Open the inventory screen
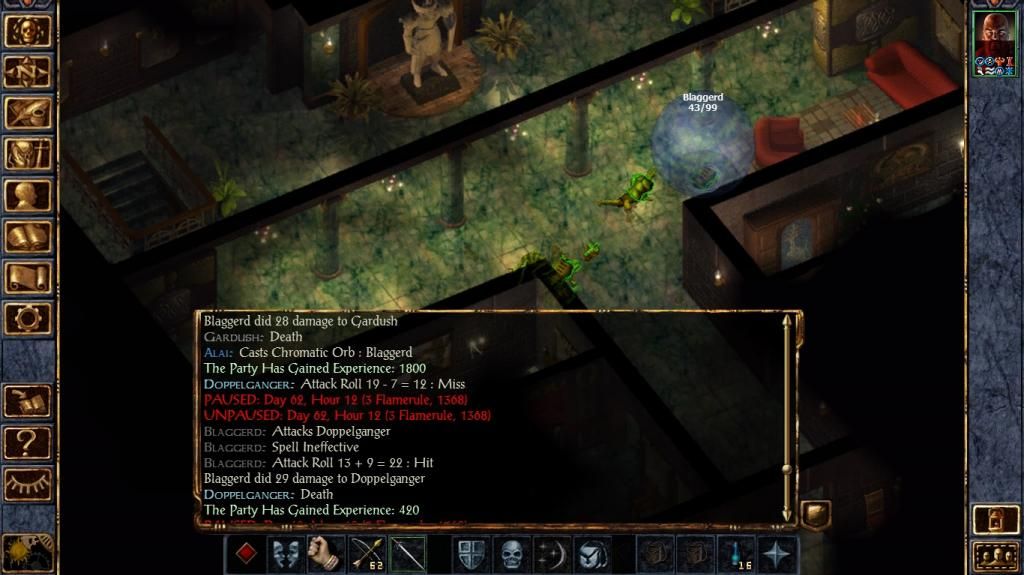Image resolution: width=1024 pixels, height=575 pixels. 27,153
